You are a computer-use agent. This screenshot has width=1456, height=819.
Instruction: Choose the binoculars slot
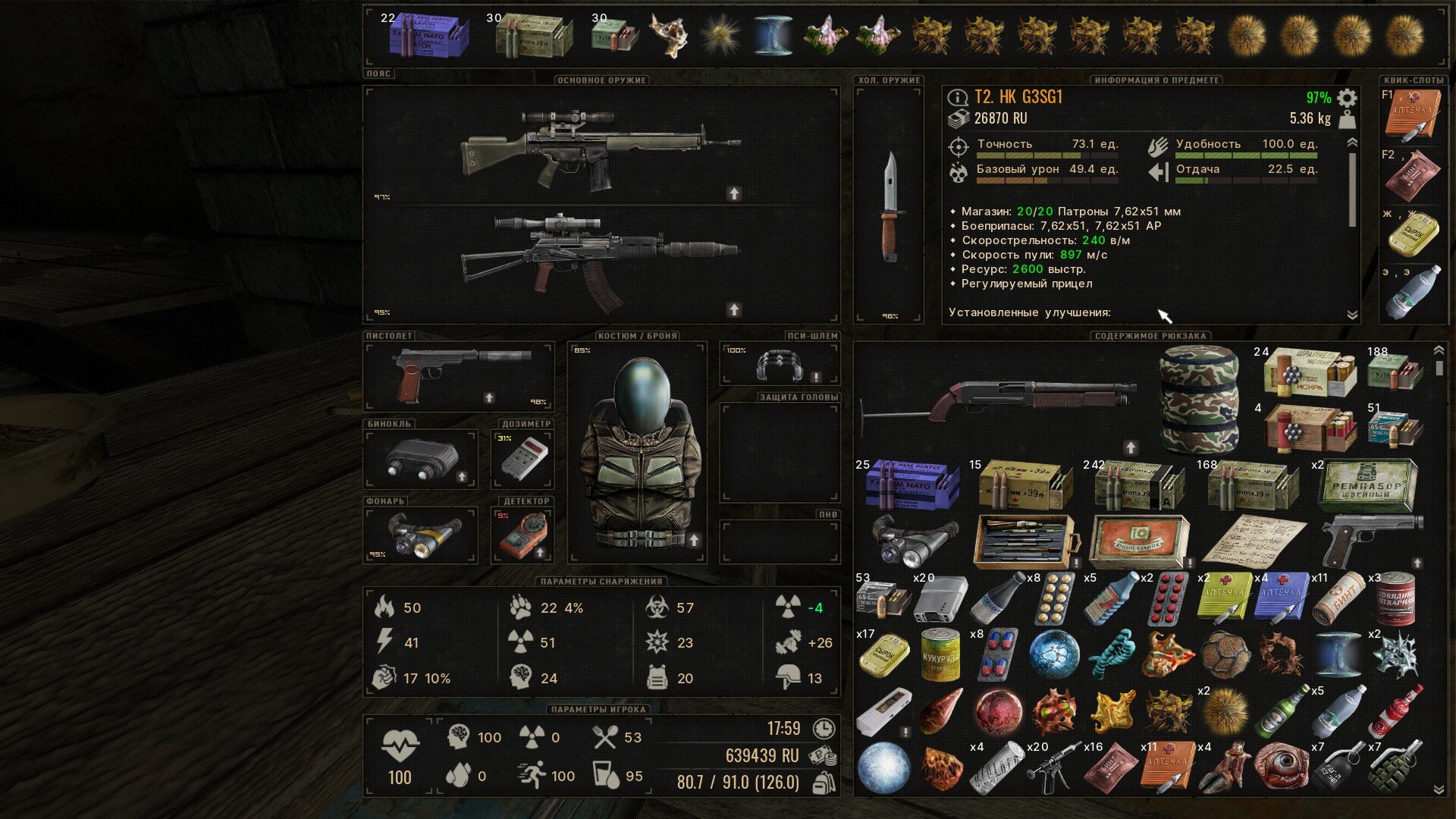click(x=422, y=459)
